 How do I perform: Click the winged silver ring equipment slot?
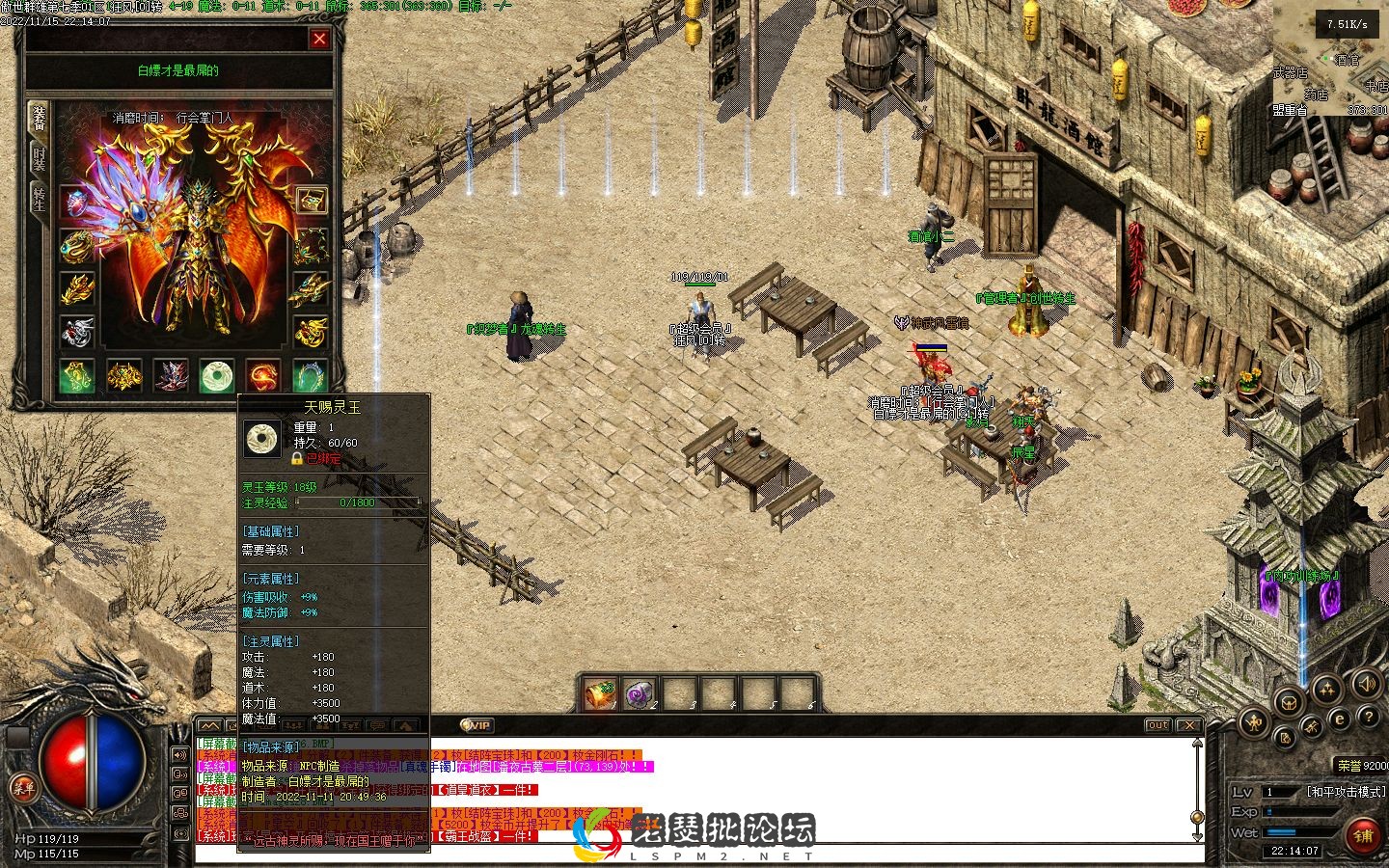tap(77, 332)
